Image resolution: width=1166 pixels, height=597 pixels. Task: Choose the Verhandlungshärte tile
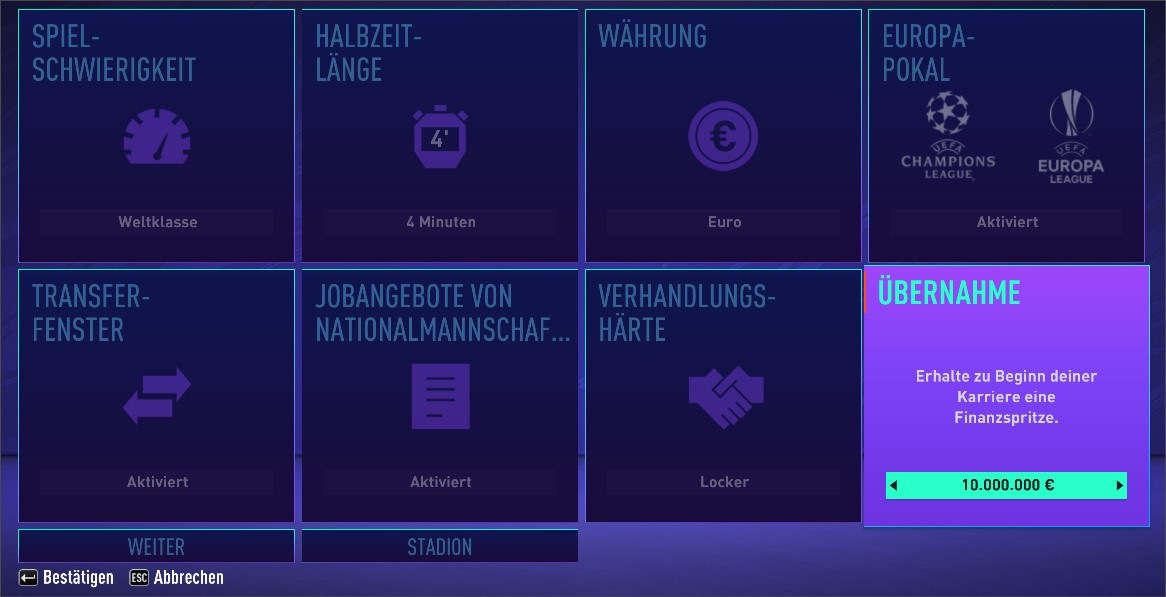point(723,395)
